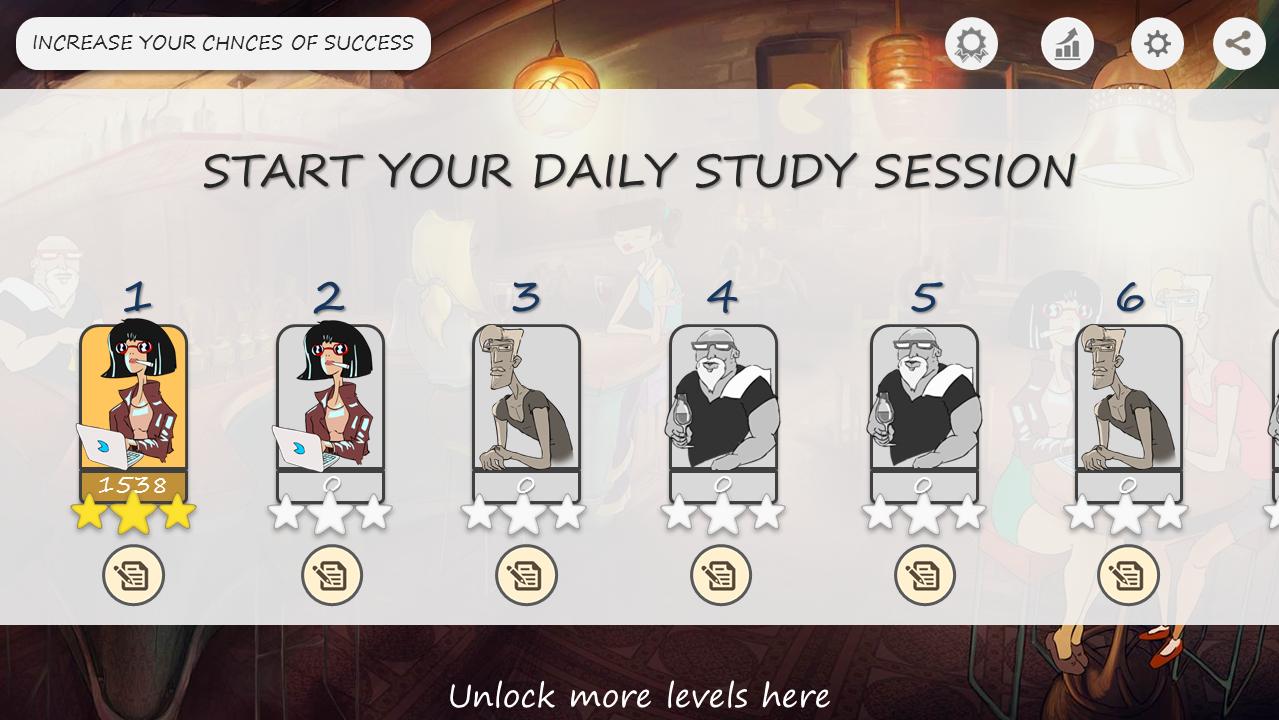Follow the "Unlock more levels here" link

639,694
